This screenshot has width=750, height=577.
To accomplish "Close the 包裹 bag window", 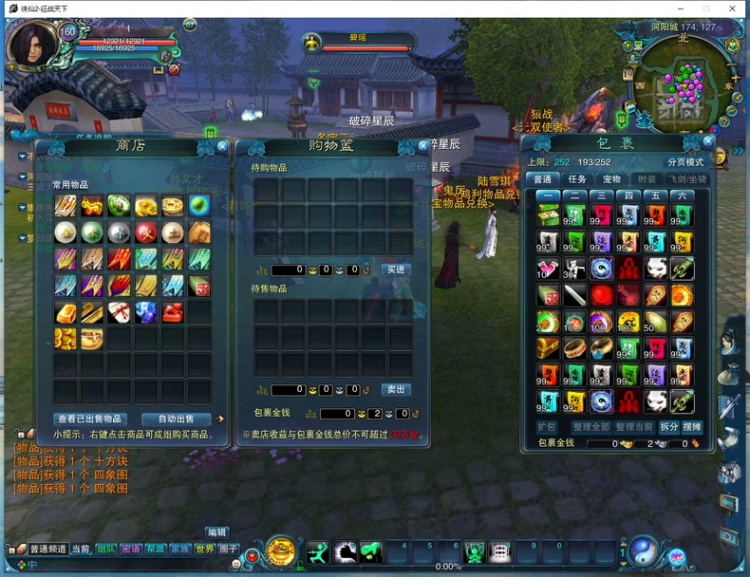I will coord(716,143).
